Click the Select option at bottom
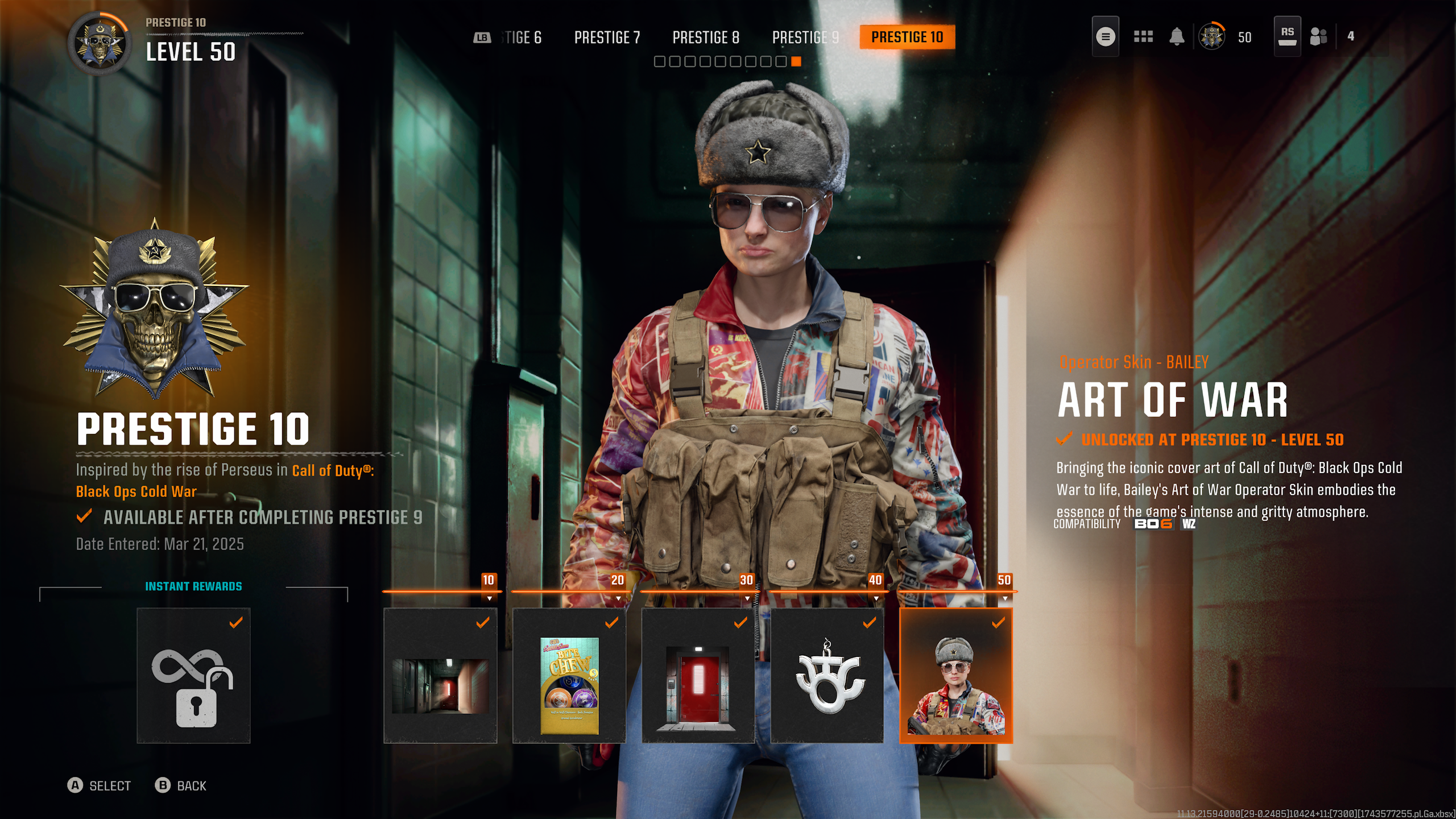1456x819 pixels. click(x=100, y=785)
